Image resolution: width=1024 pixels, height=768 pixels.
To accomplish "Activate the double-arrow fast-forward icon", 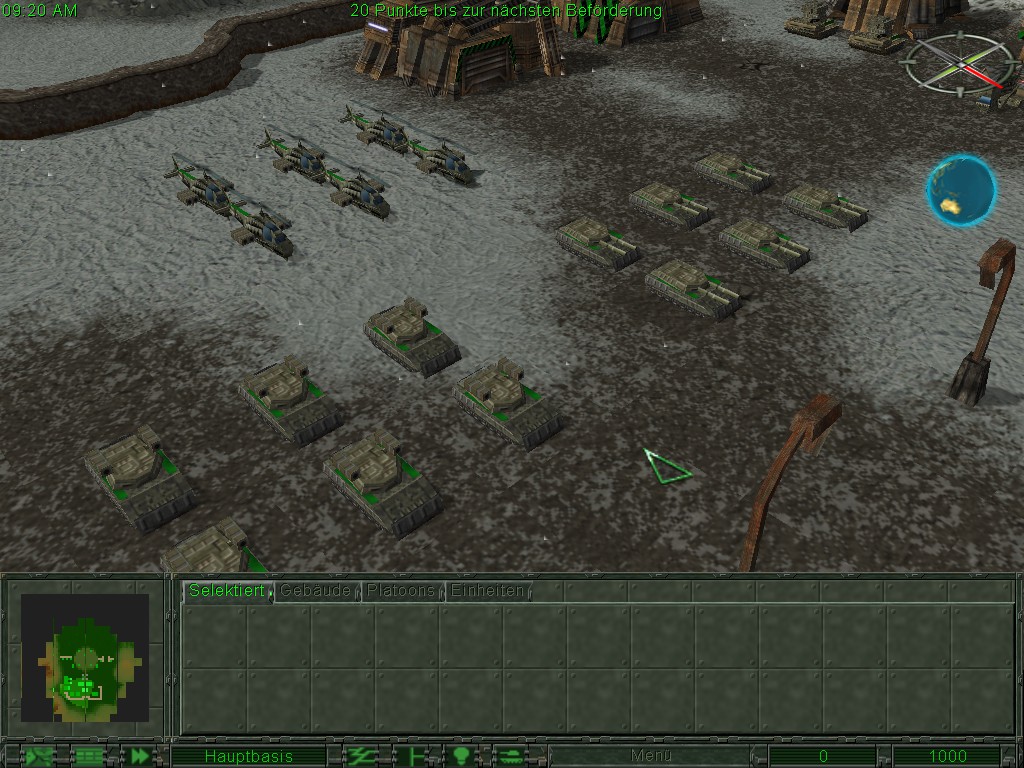I will pos(141,756).
